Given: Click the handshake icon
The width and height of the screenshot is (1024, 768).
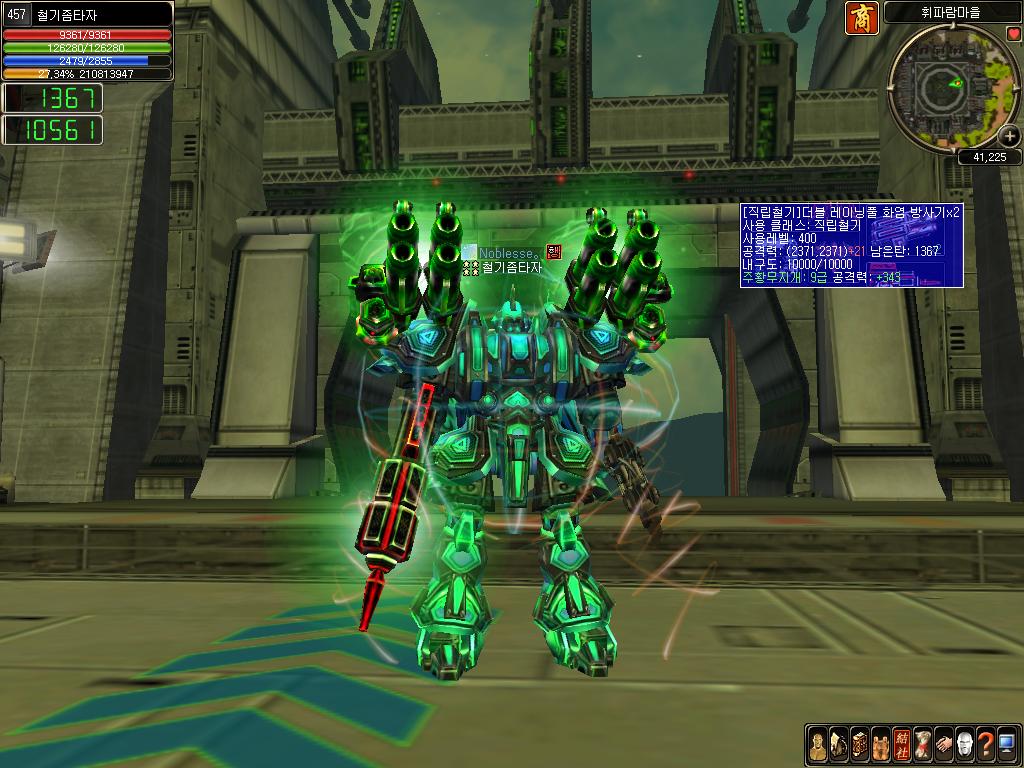Looking at the screenshot, I should pos(943,745).
